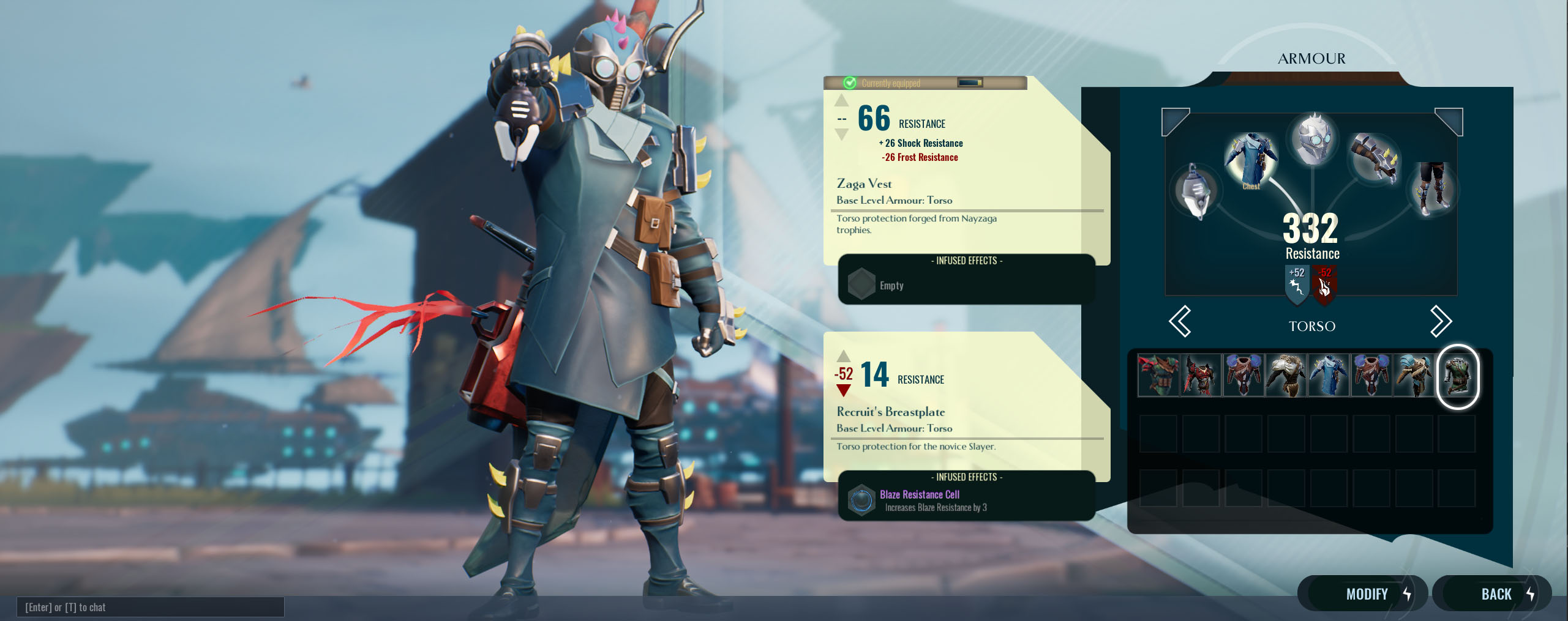Choose the tan armour with blue shoulder plate

pos(1414,376)
